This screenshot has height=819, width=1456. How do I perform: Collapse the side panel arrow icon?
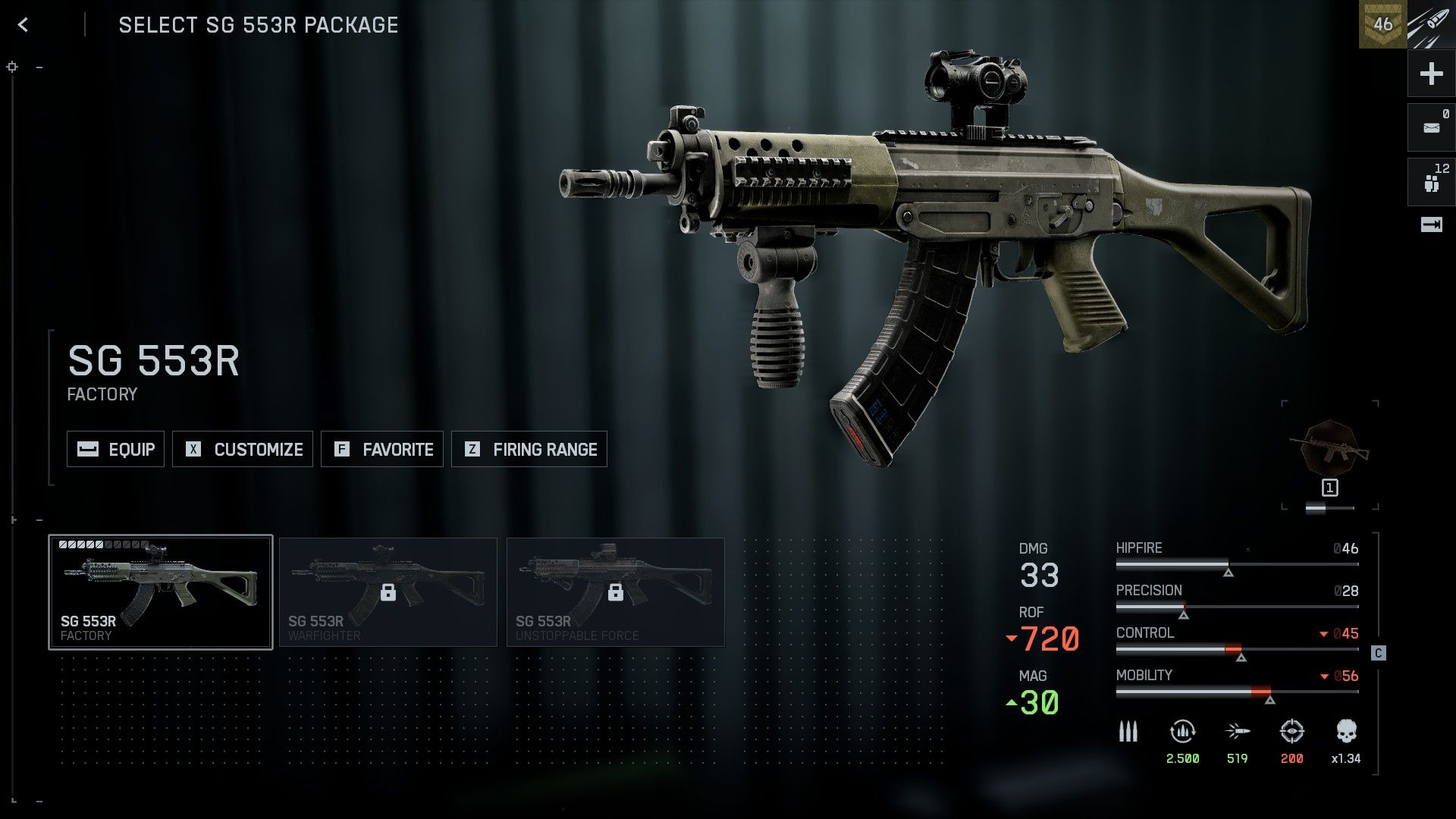coord(1431,224)
